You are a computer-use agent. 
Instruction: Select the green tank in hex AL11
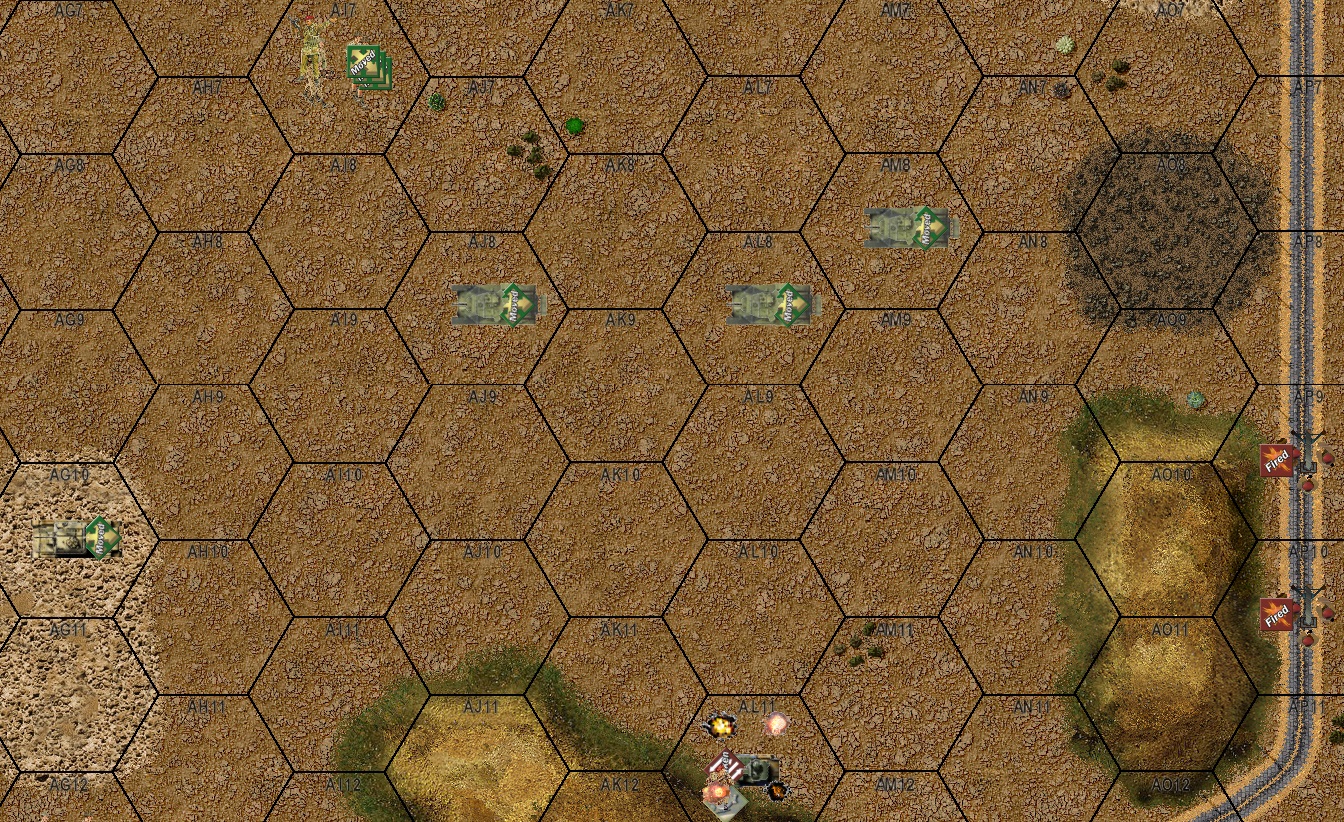click(x=760, y=767)
